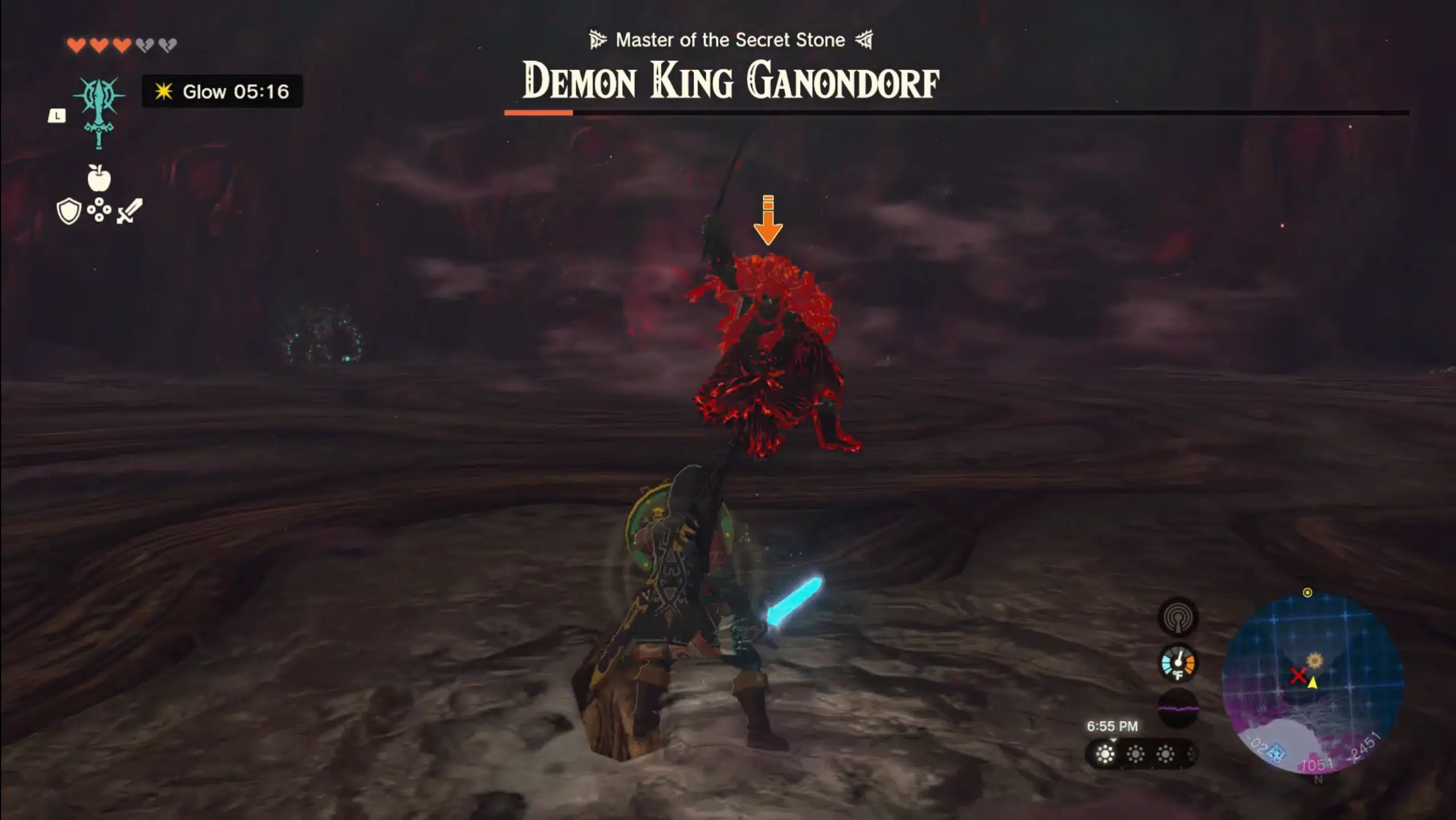Expand the small arrow above the segment bar
1456x820 pixels.
[1113, 740]
